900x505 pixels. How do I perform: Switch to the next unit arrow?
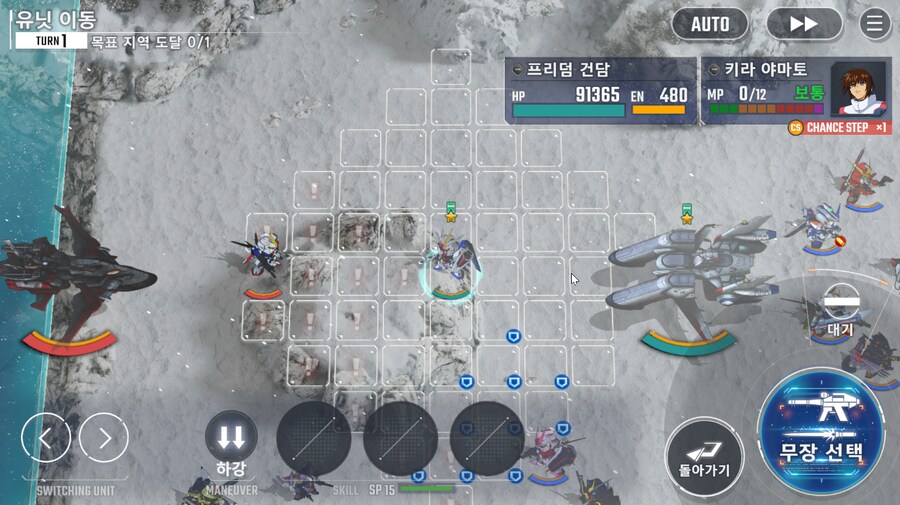pyautogui.click(x=104, y=438)
